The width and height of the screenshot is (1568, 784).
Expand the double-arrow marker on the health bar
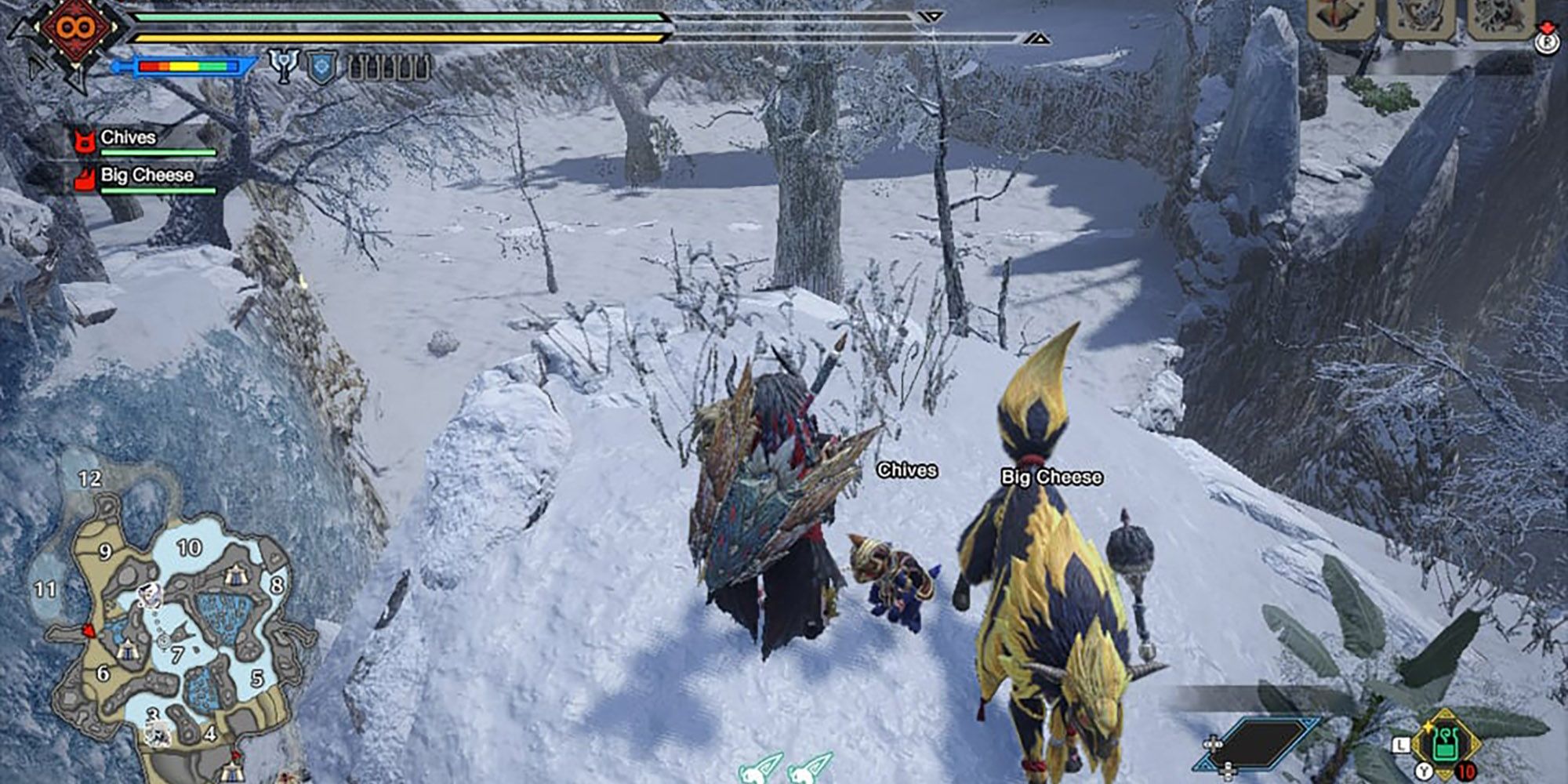[x=929, y=13]
